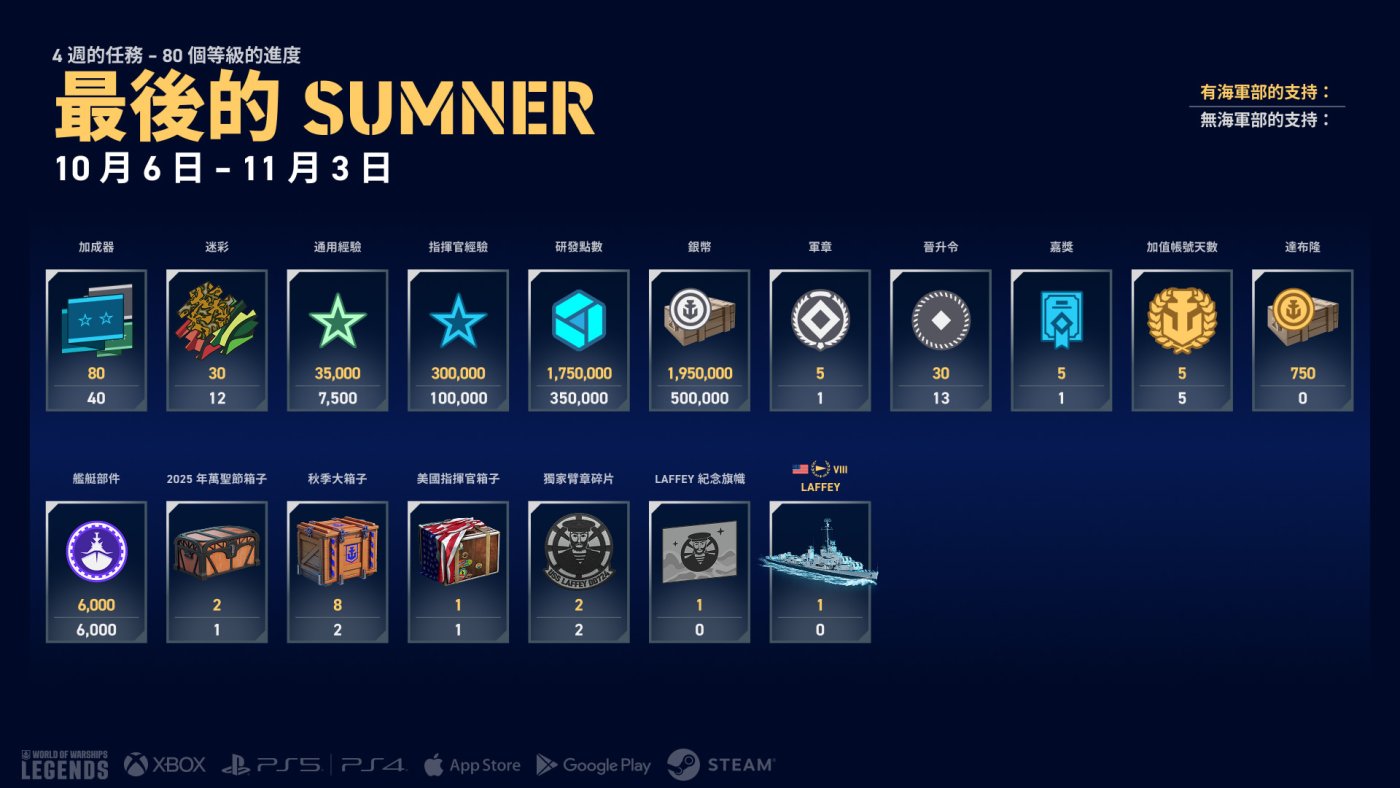
Task: Choose the green star Global XP card
Action: point(337,340)
